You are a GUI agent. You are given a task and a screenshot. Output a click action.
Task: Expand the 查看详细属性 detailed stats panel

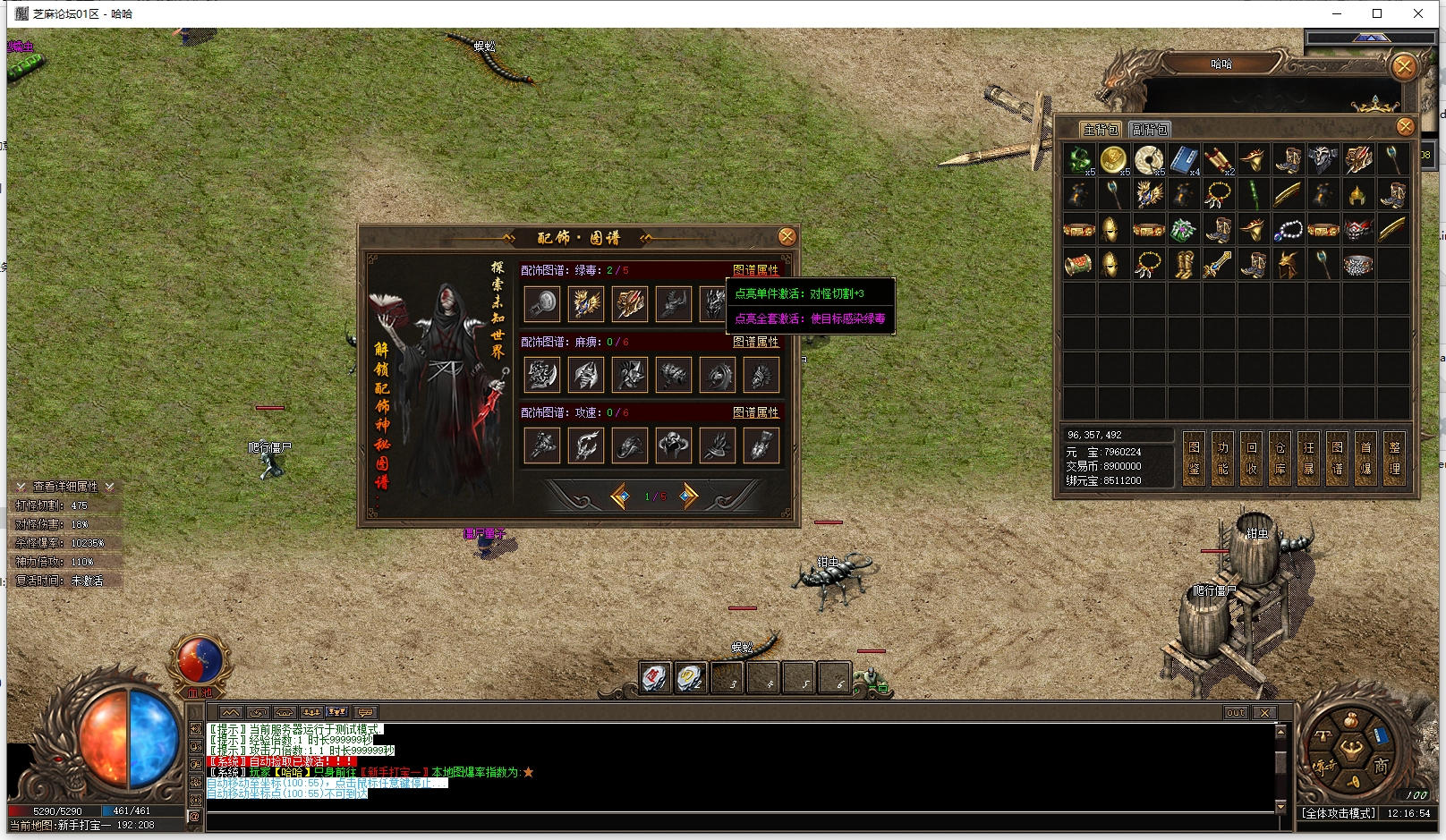(64, 487)
